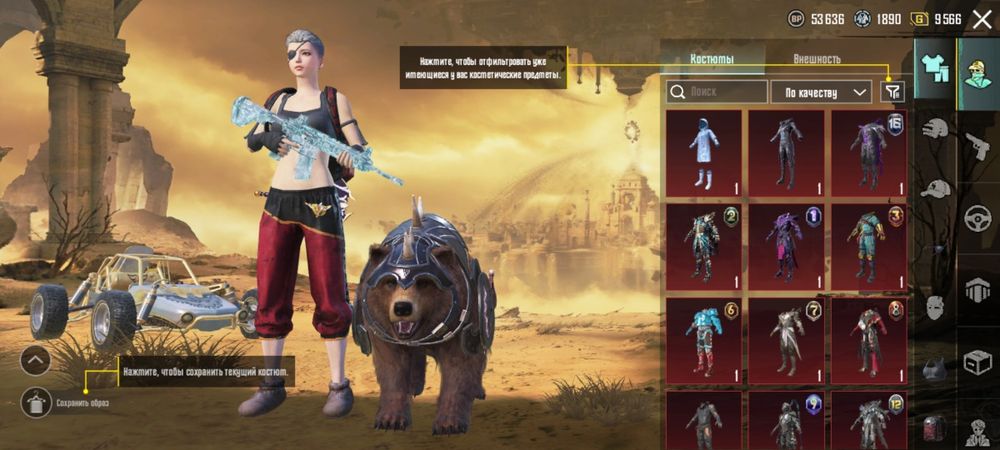The image size is (1000, 450).
Task: Click the up-arrow expand button
Action: click(35, 360)
